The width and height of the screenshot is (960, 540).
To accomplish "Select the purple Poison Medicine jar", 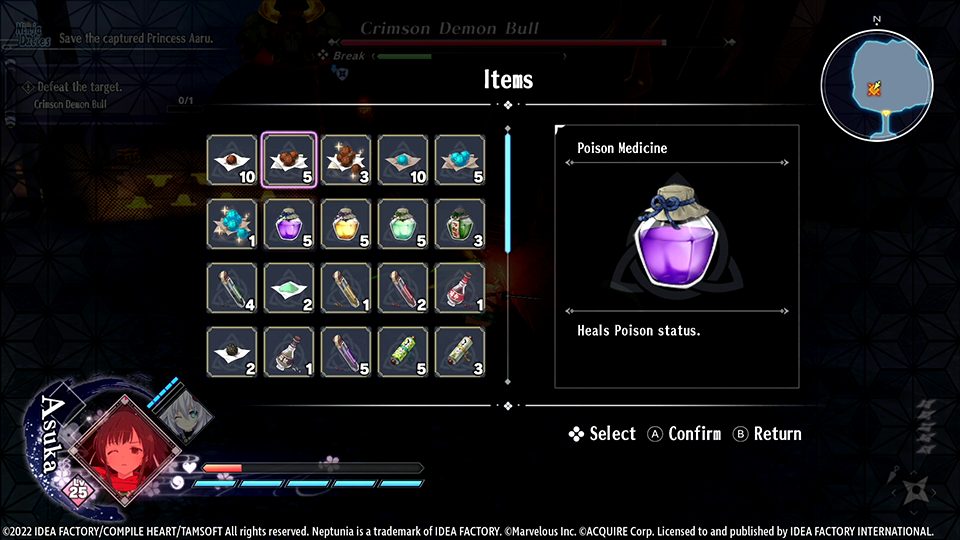I will [289, 223].
